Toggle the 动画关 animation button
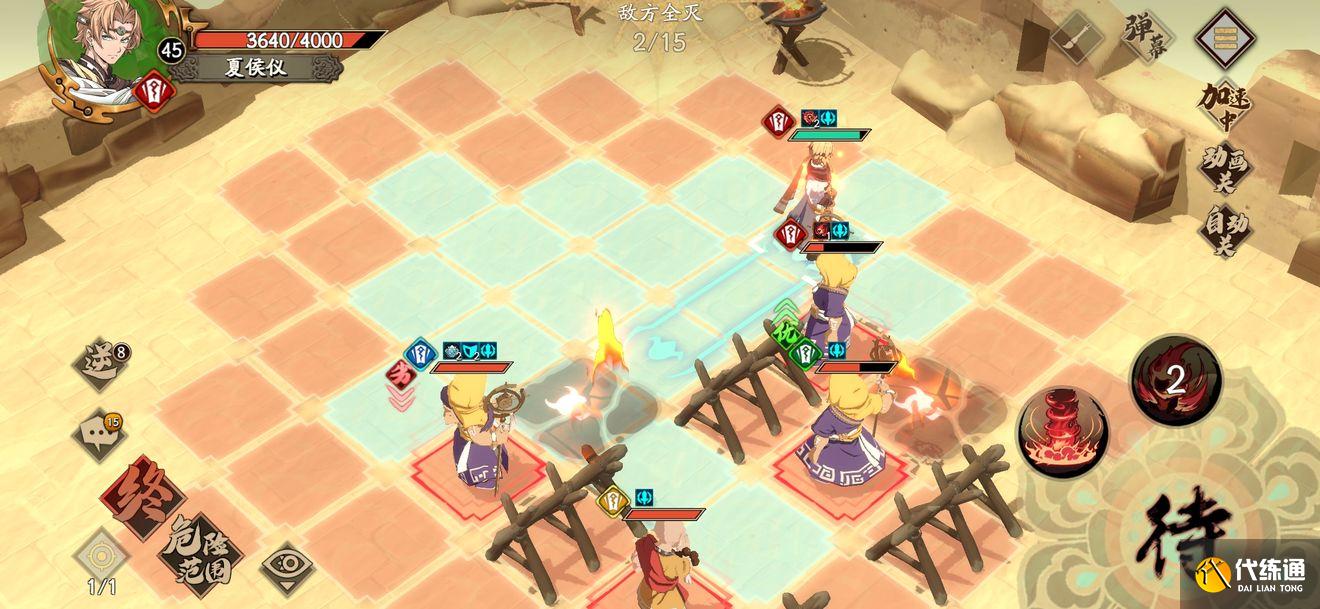Screen dimensions: 1320x609 1226,170
